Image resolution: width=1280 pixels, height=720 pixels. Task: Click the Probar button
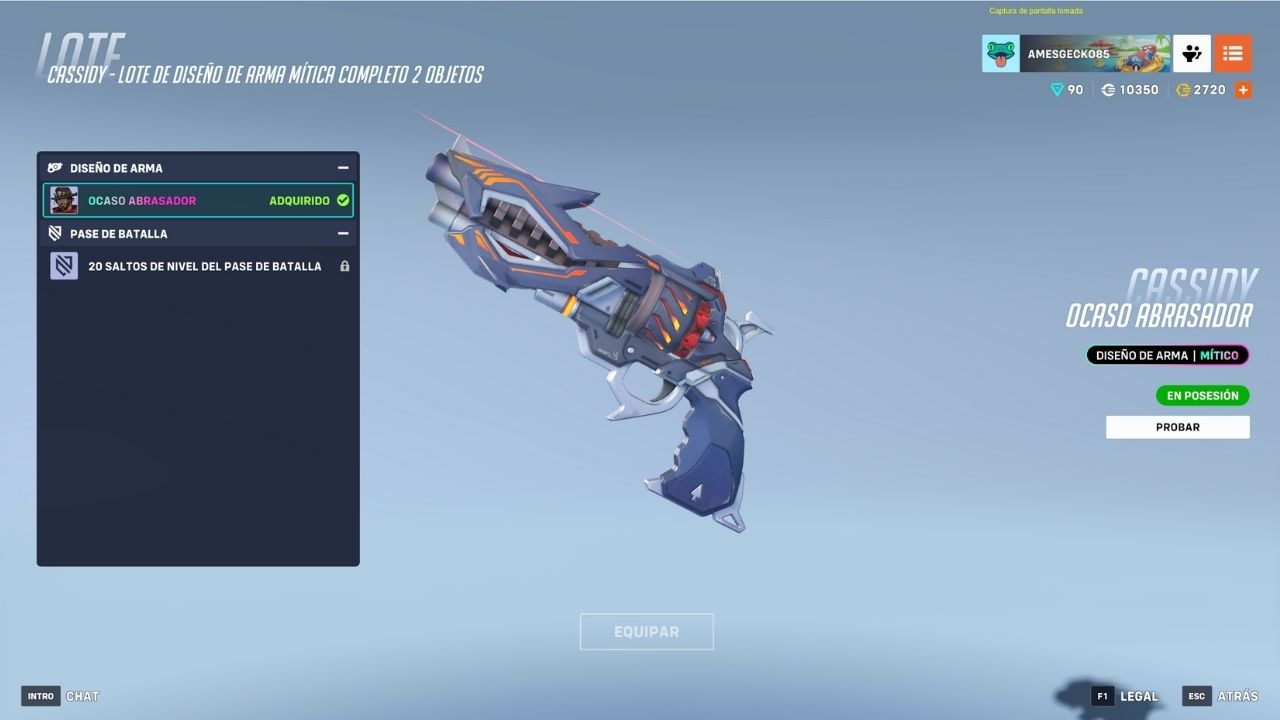[1177, 427]
